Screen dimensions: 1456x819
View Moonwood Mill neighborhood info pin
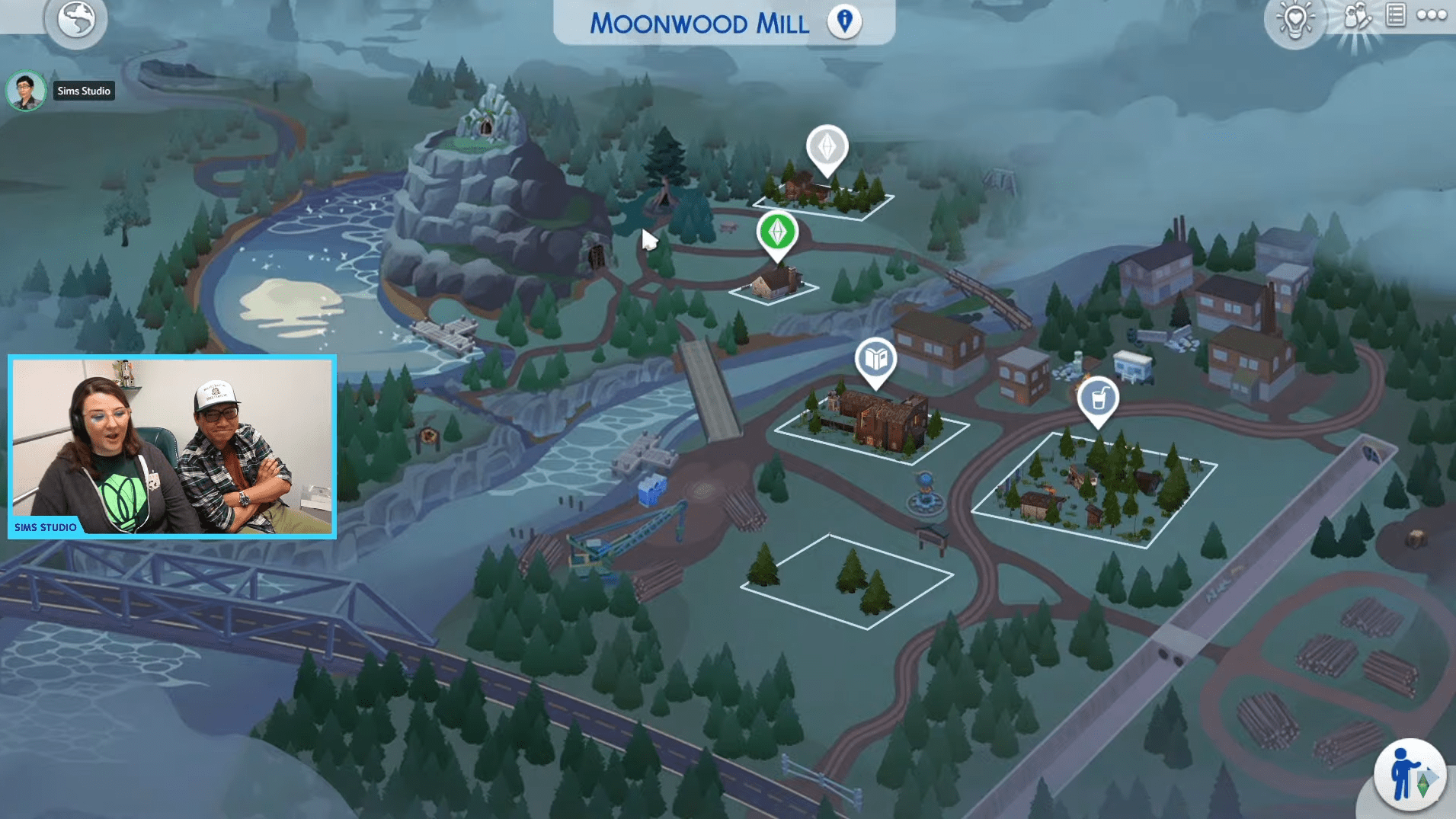(x=843, y=22)
